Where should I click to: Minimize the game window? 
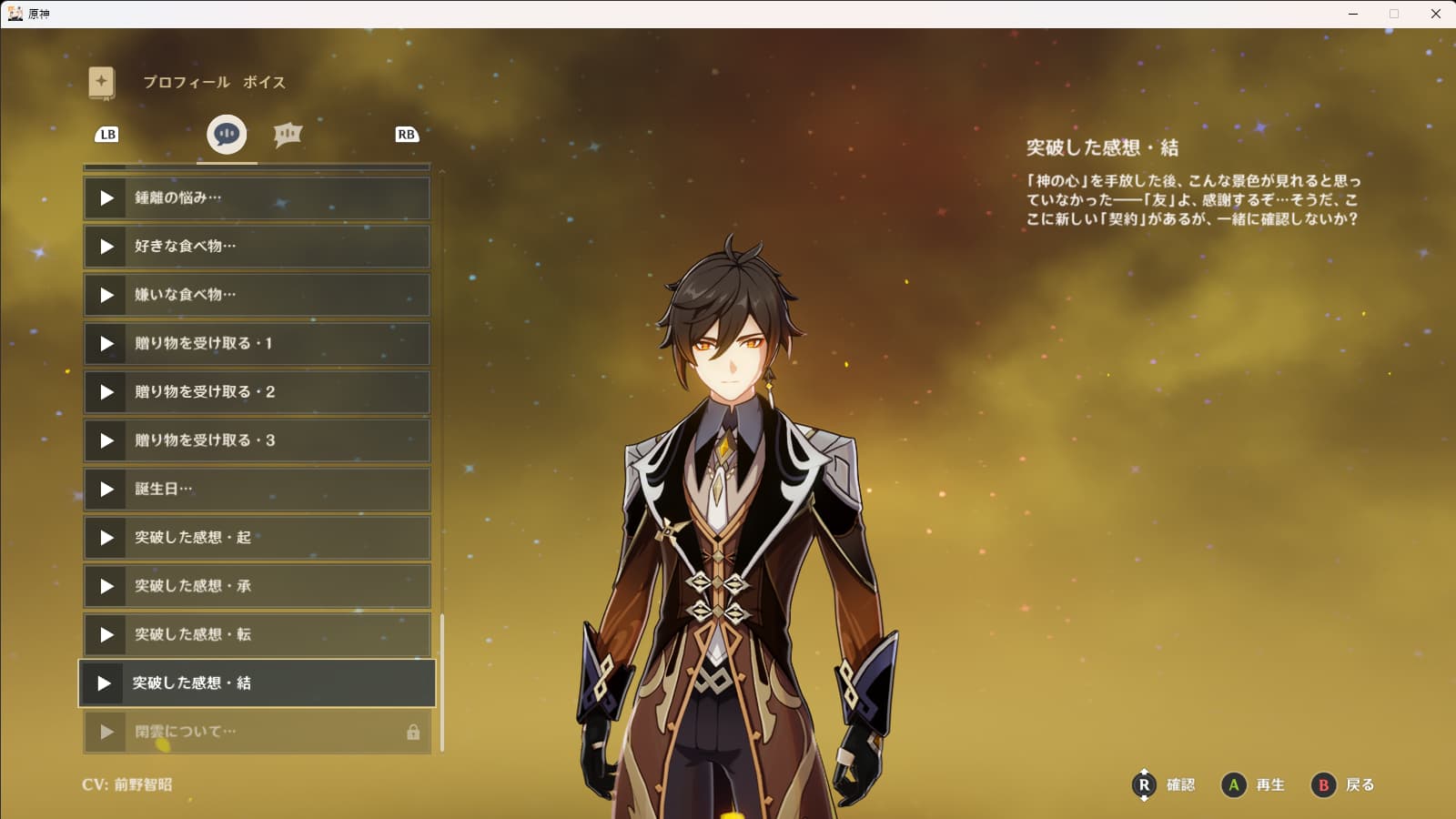click(x=1353, y=14)
